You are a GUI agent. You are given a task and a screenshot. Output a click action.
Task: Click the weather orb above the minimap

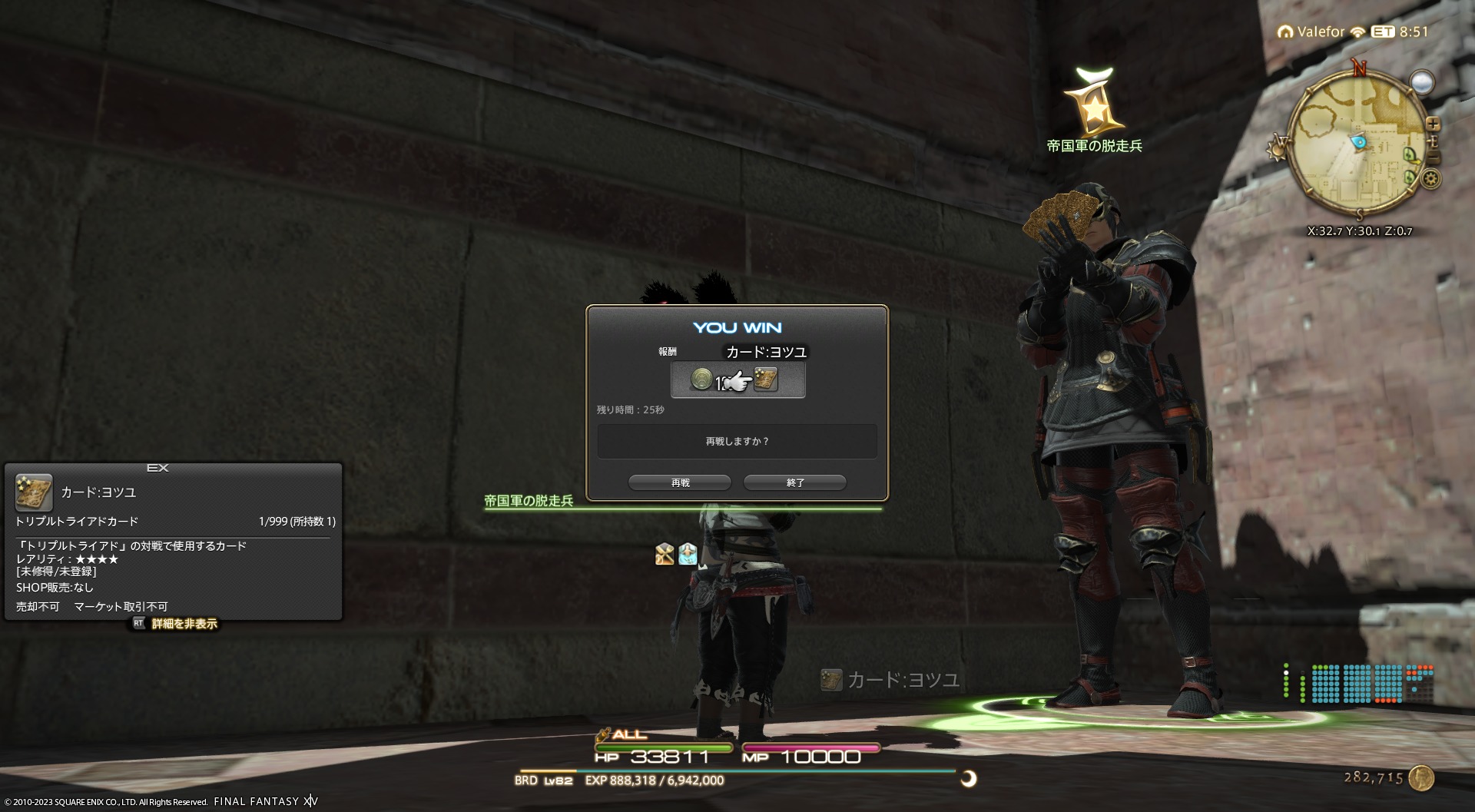(1422, 81)
